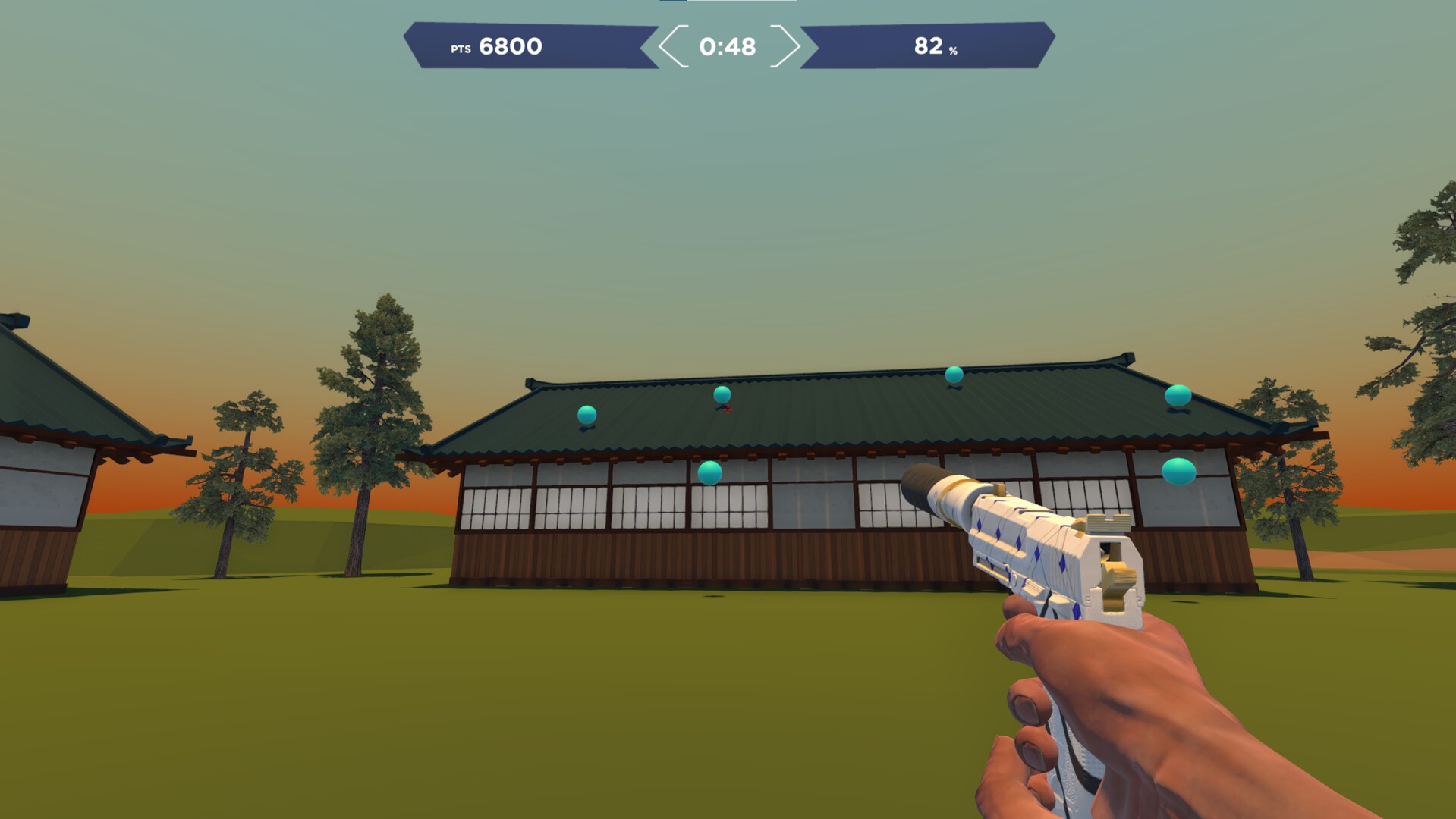Click the teal orb floating over the sliding doors
The image size is (1456, 819).
709,473
